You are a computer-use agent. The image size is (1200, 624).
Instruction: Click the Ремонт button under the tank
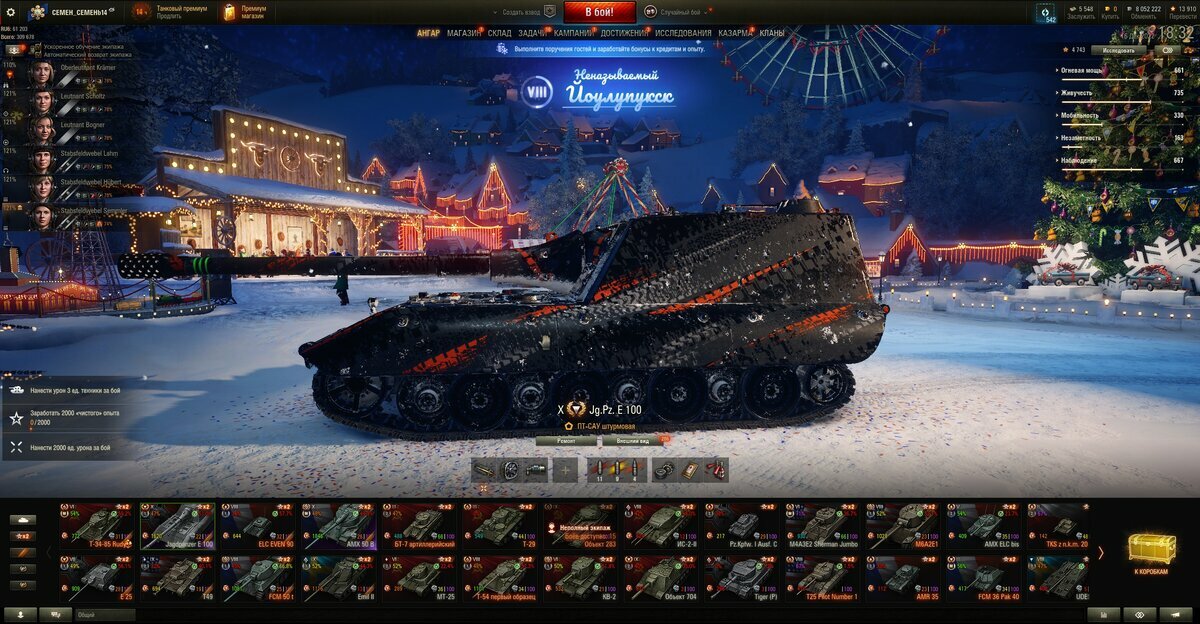pos(565,440)
